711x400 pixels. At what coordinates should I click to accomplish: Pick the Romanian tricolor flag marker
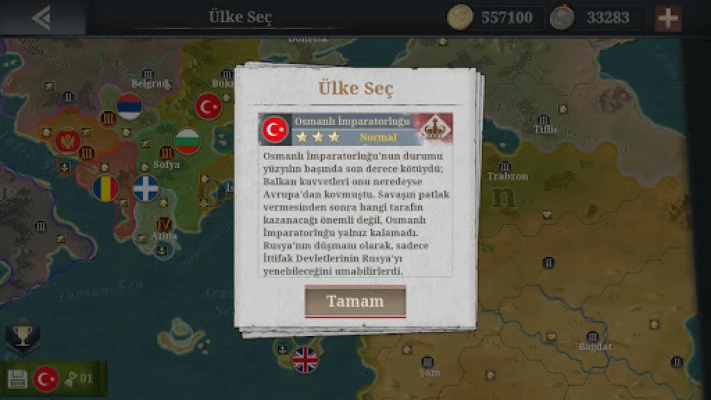tap(106, 187)
